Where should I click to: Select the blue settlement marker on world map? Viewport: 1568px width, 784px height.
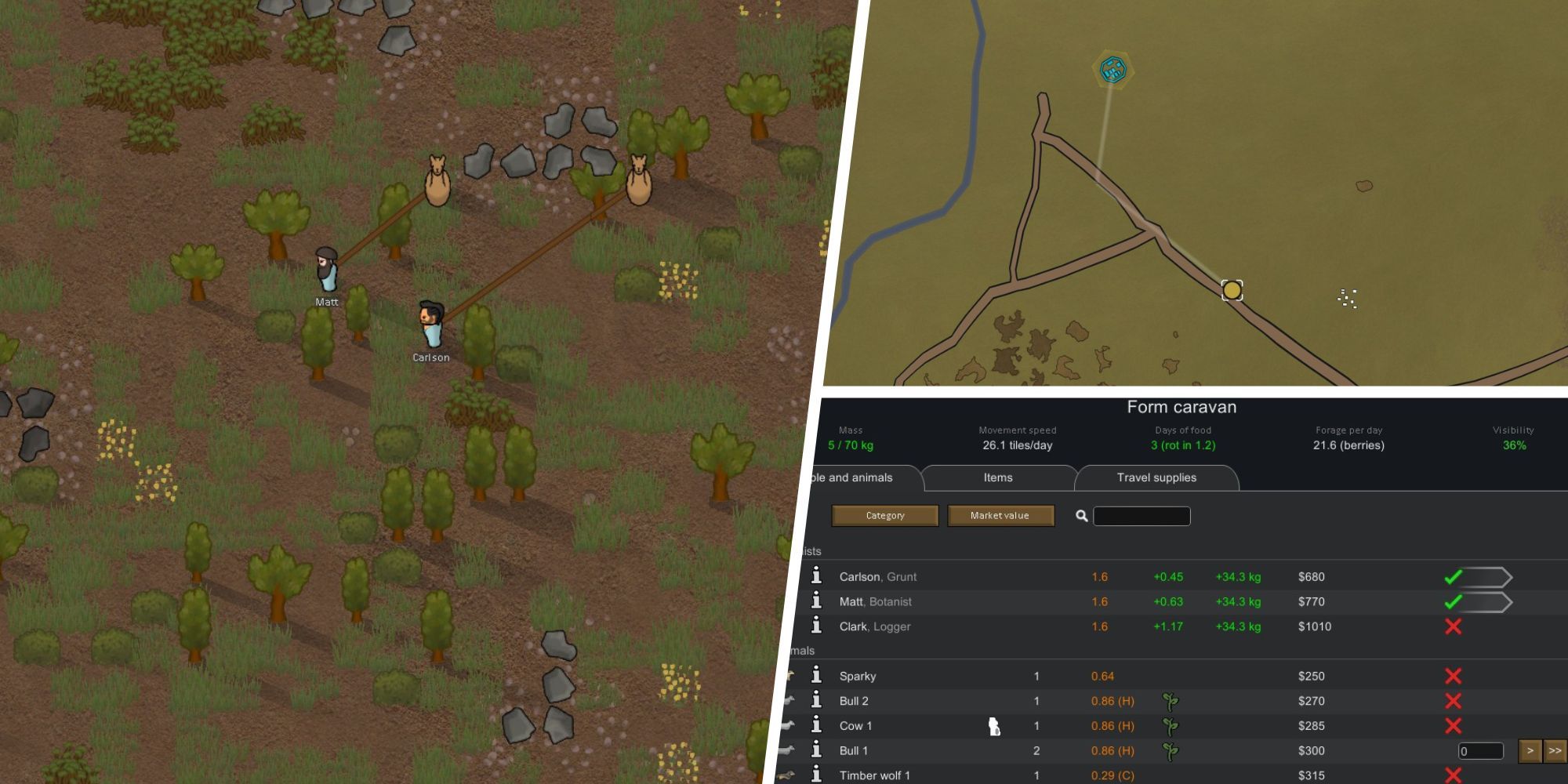tap(1112, 70)
